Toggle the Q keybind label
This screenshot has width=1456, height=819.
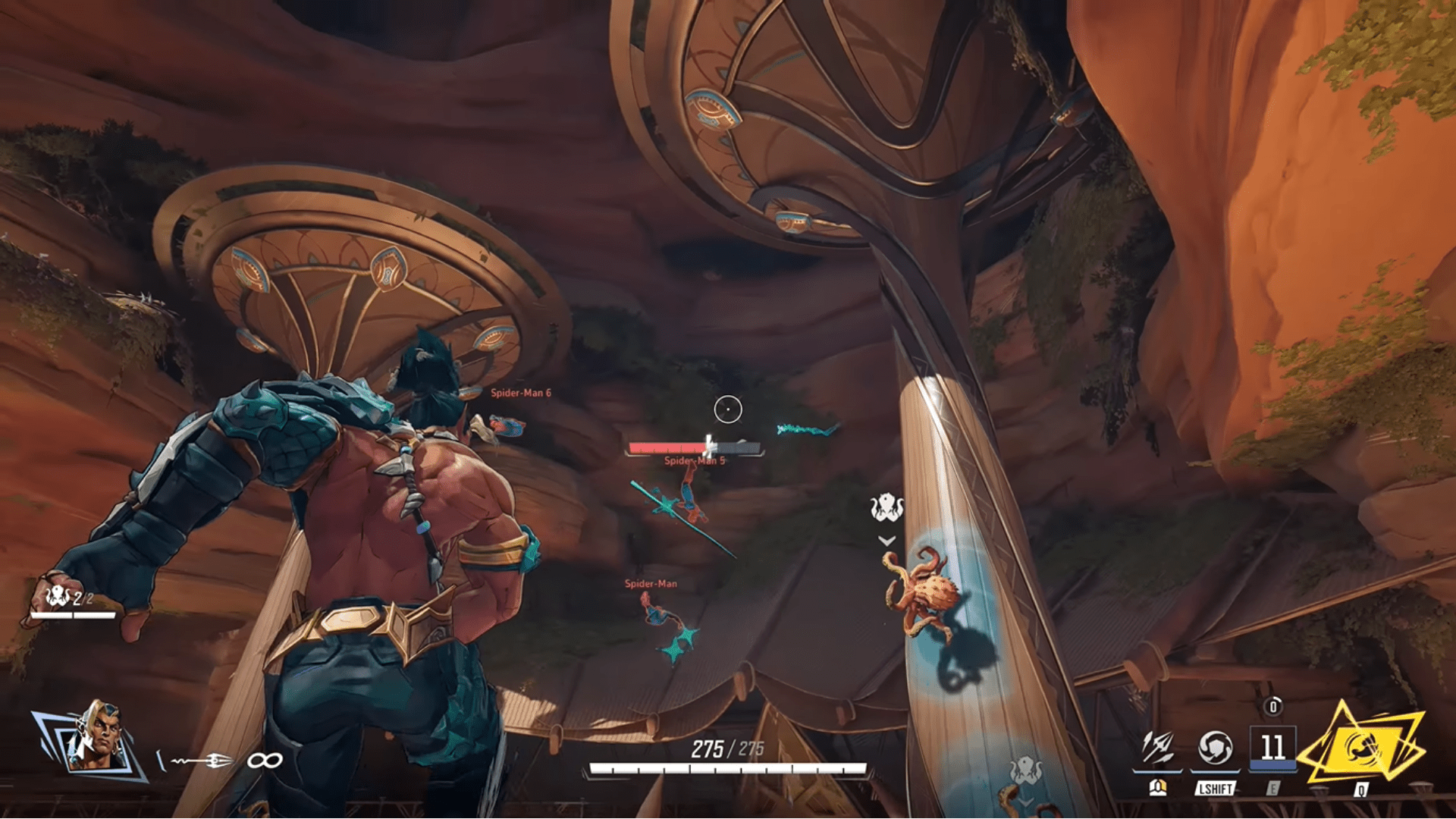pyautogui.click(x=1361, y=789)
